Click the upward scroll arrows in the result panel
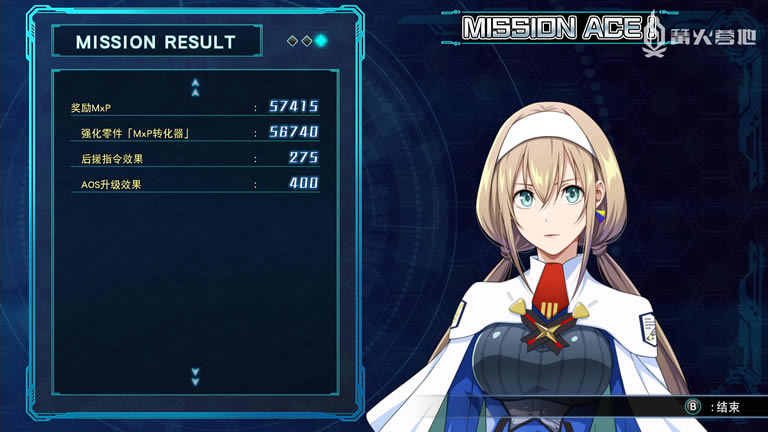Viewport: 768px width, 432px height. [x=195, y=87]
